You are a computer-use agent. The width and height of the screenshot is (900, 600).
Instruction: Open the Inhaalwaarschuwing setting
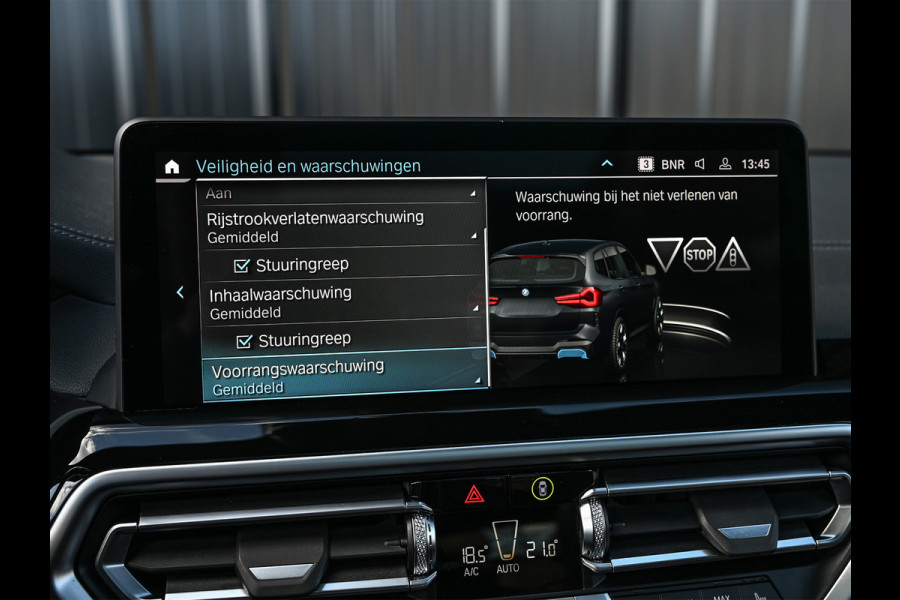[x=340, y=302]
